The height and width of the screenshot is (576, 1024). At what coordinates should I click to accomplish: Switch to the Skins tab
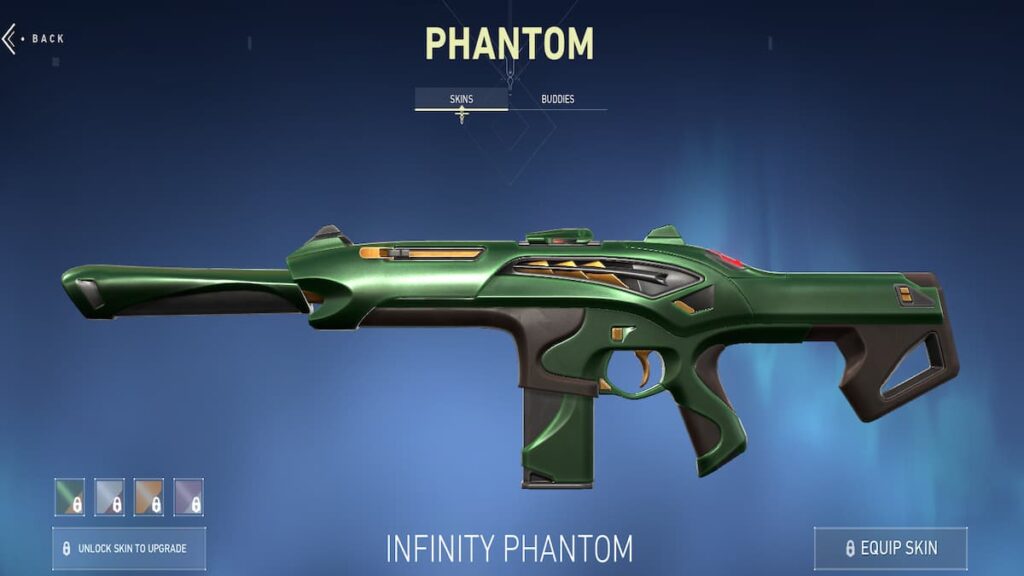coord(461,99)
